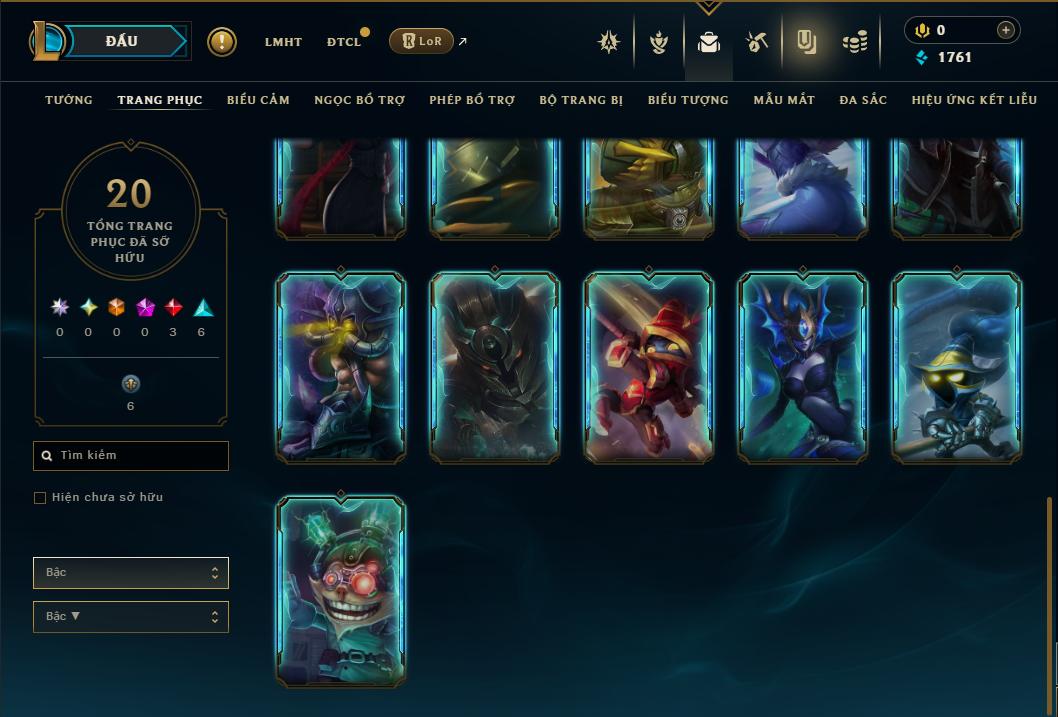
Task: Toggle the Hiện chưa sở hữu checkbox
Action: 40,498
